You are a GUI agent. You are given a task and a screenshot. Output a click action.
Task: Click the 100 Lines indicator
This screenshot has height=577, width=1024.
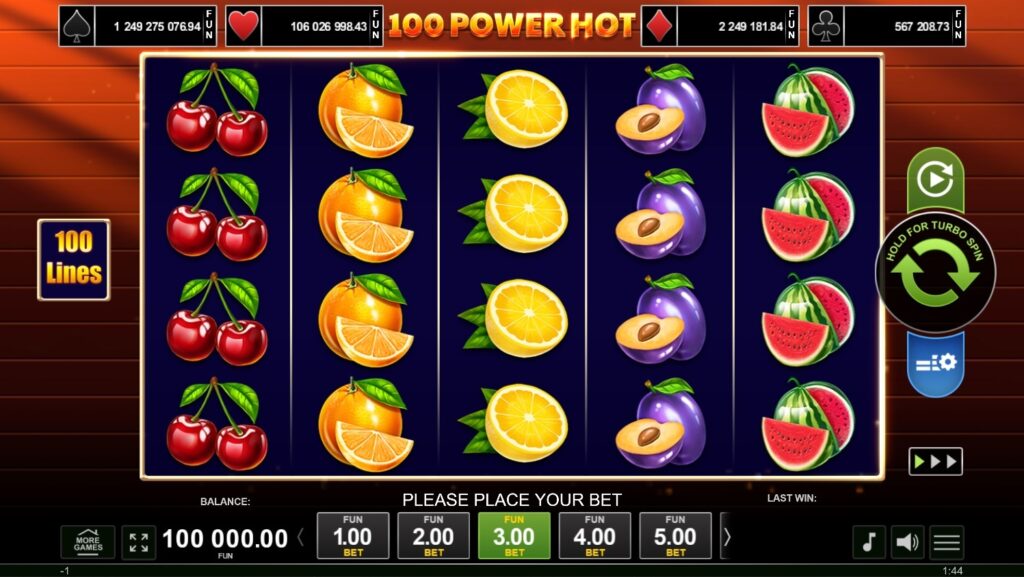(x=74, y=260)
